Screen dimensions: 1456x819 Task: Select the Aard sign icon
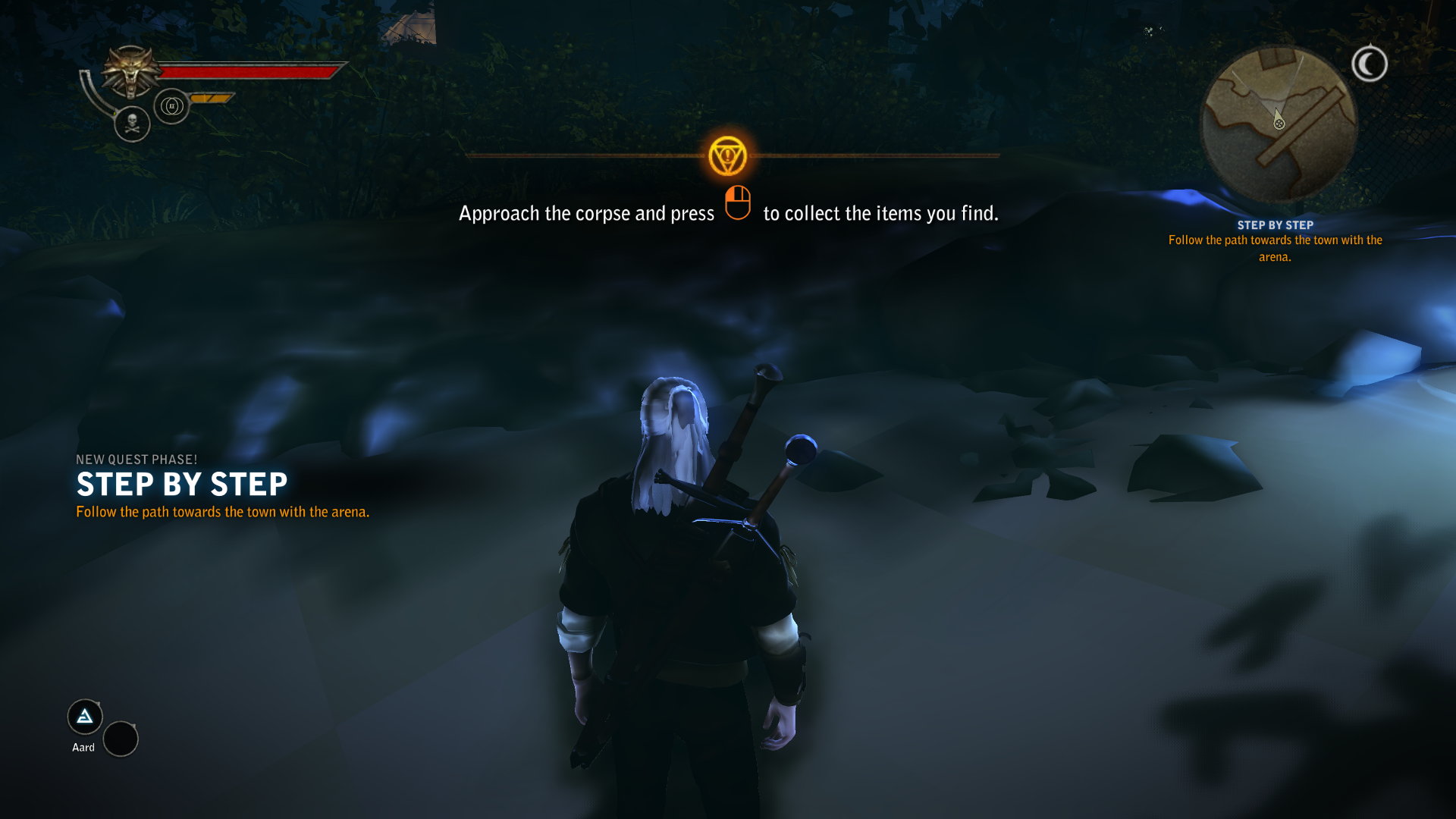(85, 717)
